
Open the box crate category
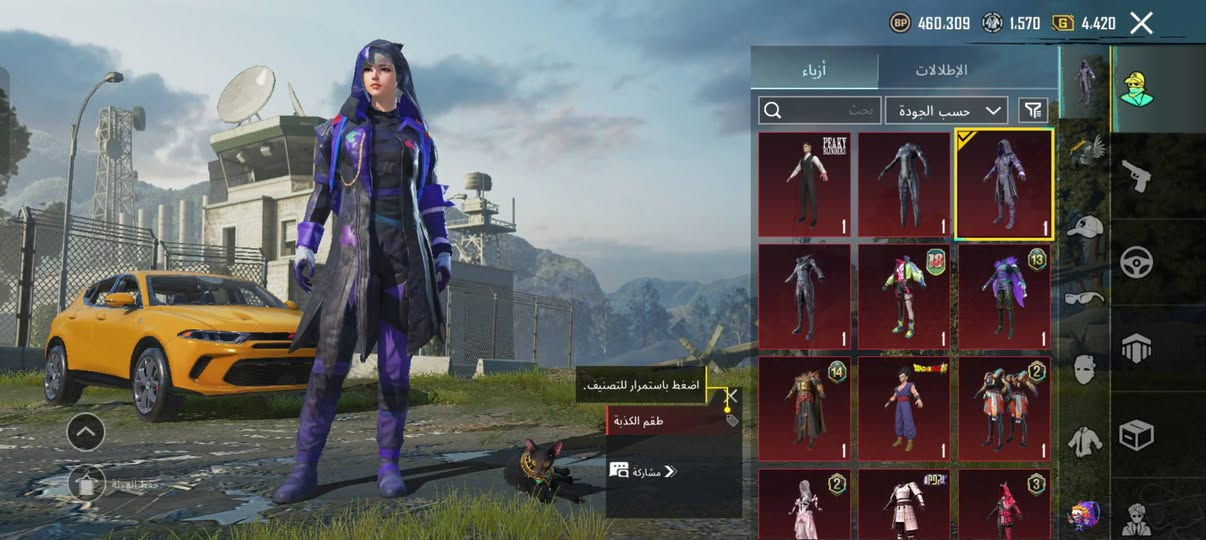click(1136, 434)
